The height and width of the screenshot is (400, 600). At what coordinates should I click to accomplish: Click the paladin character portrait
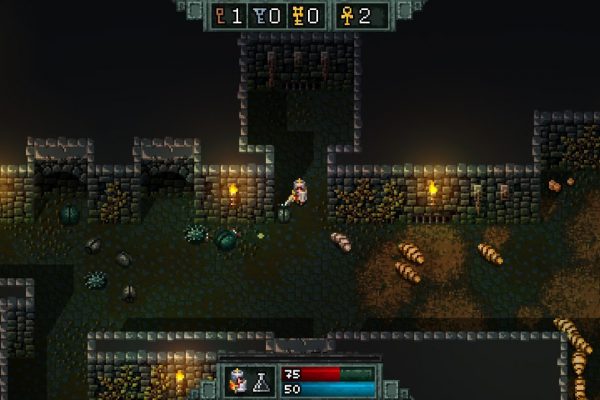pyautogui.click(x=240, y=380)
